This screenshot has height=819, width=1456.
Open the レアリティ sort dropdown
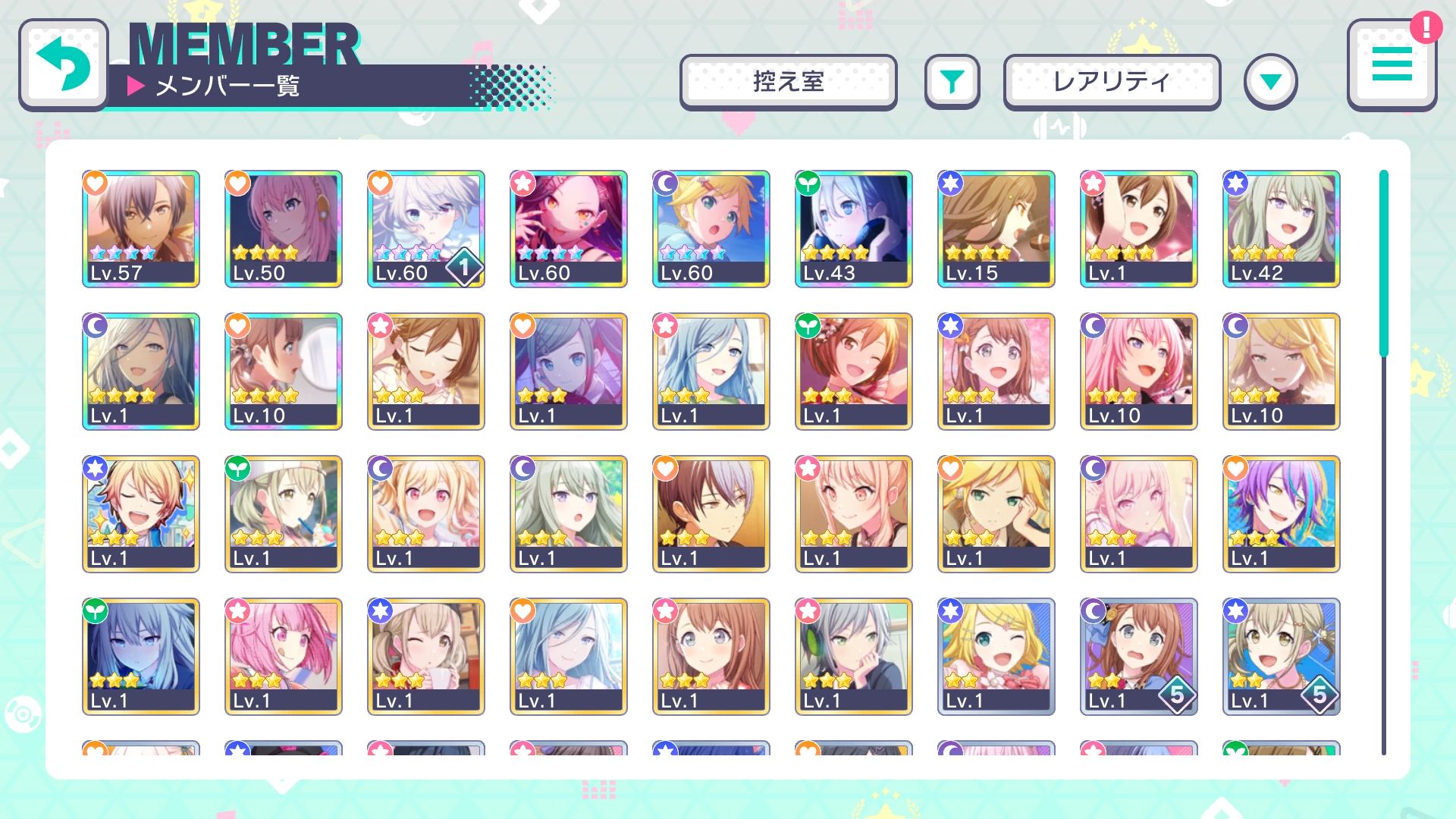[1112, 82]
